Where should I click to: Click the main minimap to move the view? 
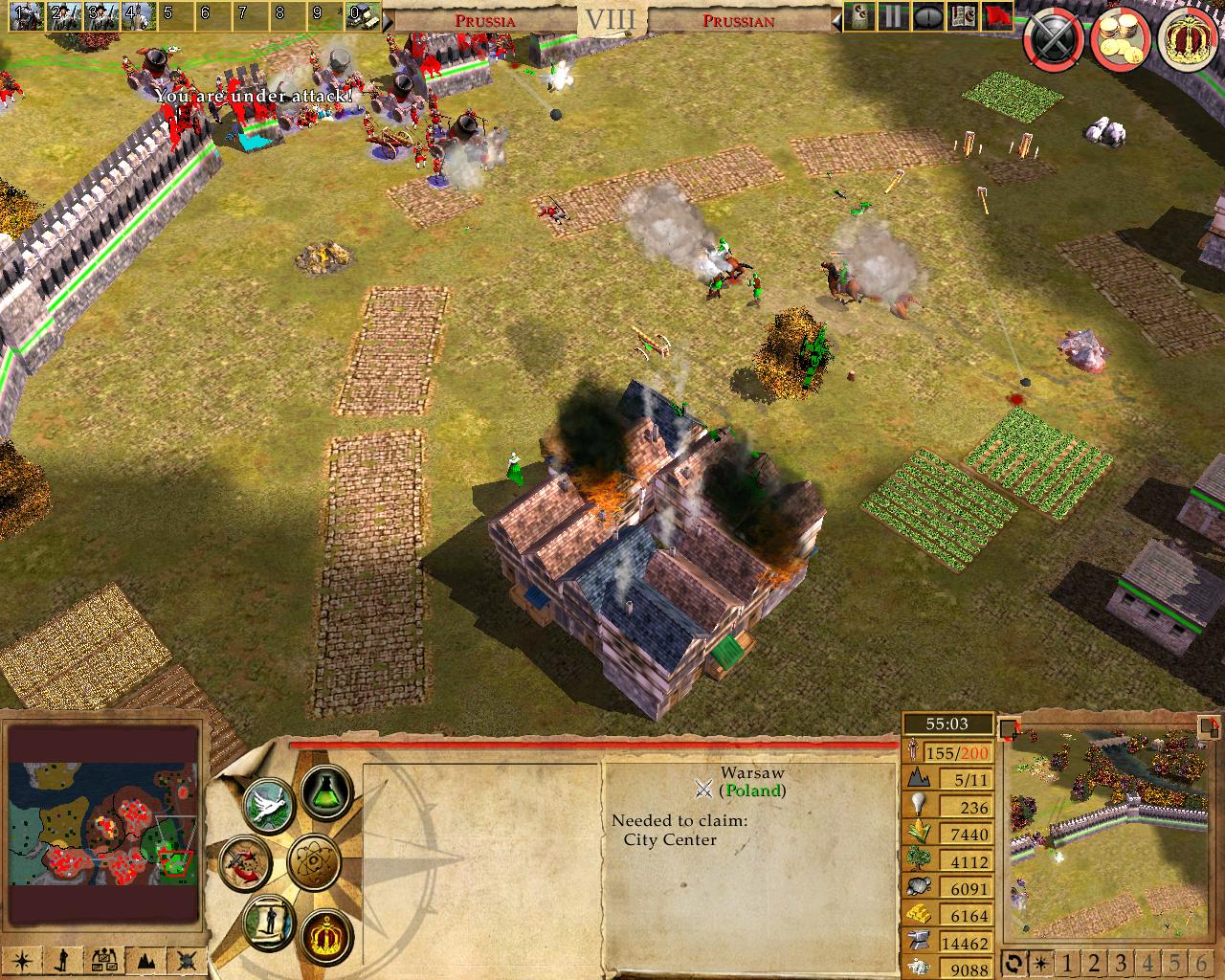[x=103, y=827]
